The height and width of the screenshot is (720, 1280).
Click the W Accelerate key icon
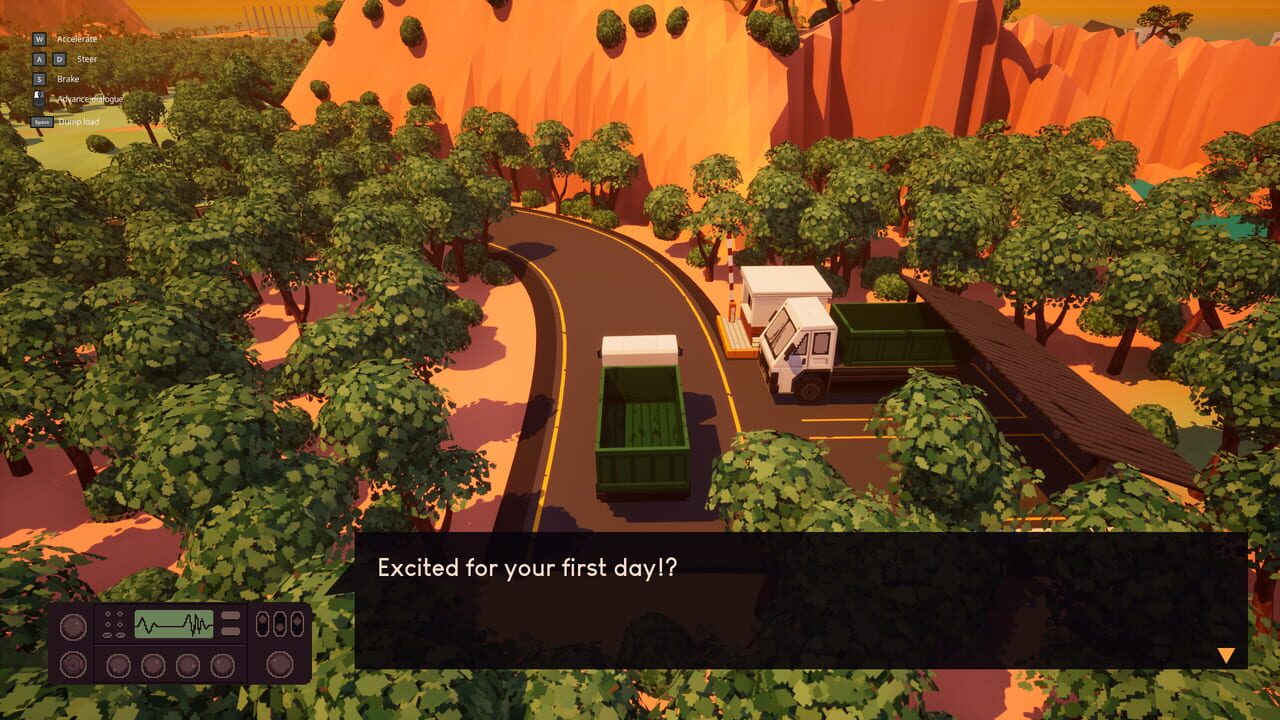[39, 39]
